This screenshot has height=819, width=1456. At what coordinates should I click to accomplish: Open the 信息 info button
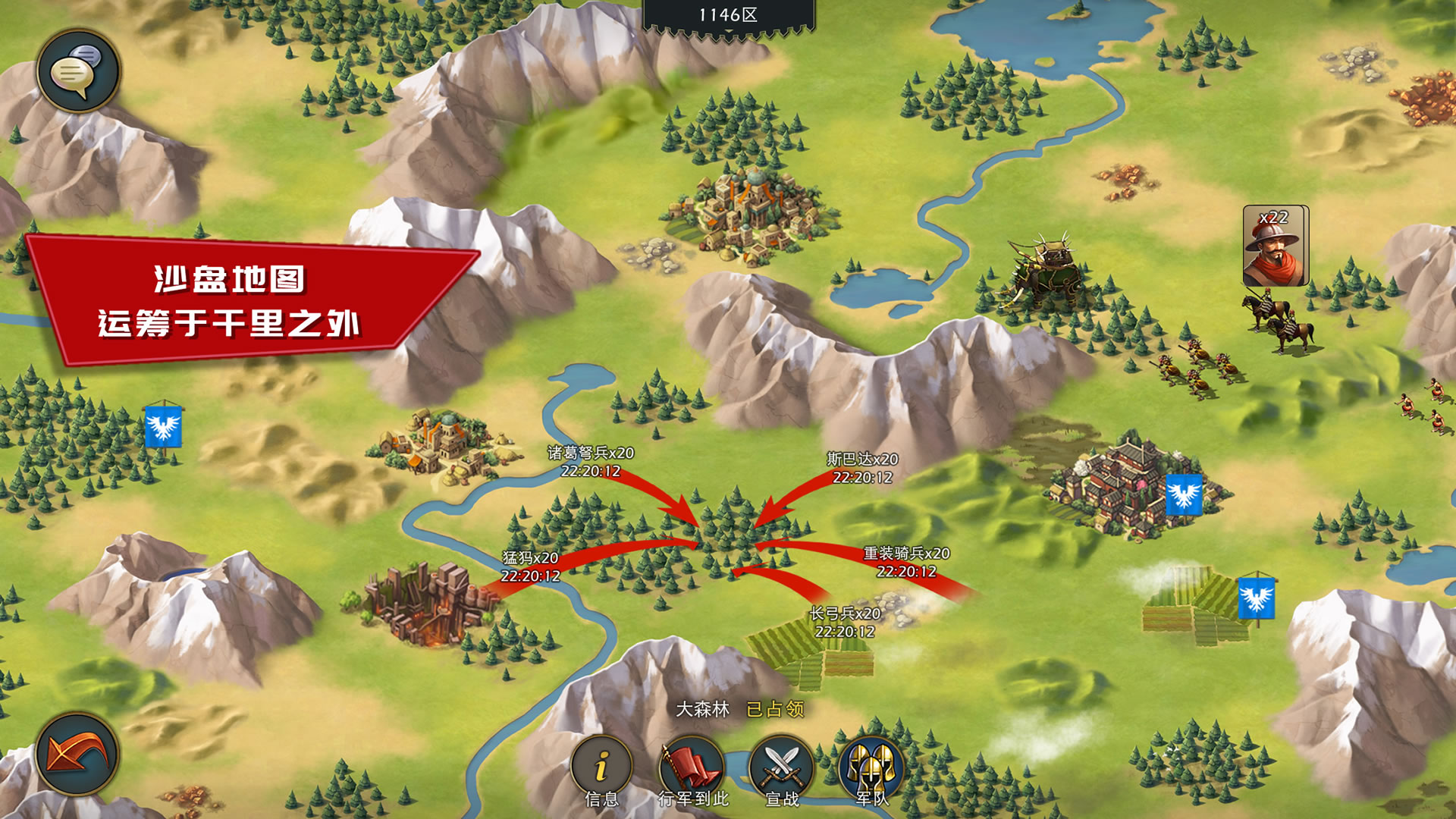pos(601,767)
